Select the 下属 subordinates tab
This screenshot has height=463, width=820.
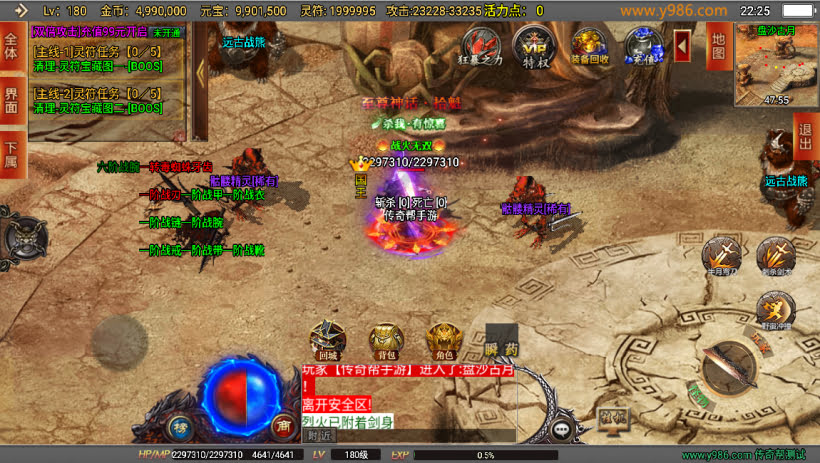click(12, 155)
